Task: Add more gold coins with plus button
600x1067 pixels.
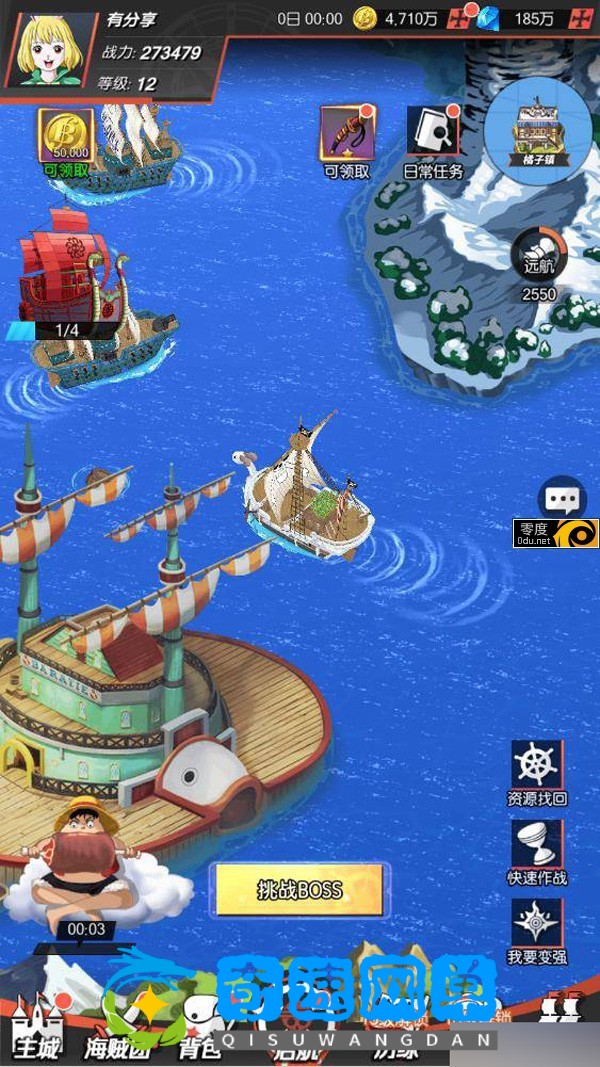Action: click(458, 18)
